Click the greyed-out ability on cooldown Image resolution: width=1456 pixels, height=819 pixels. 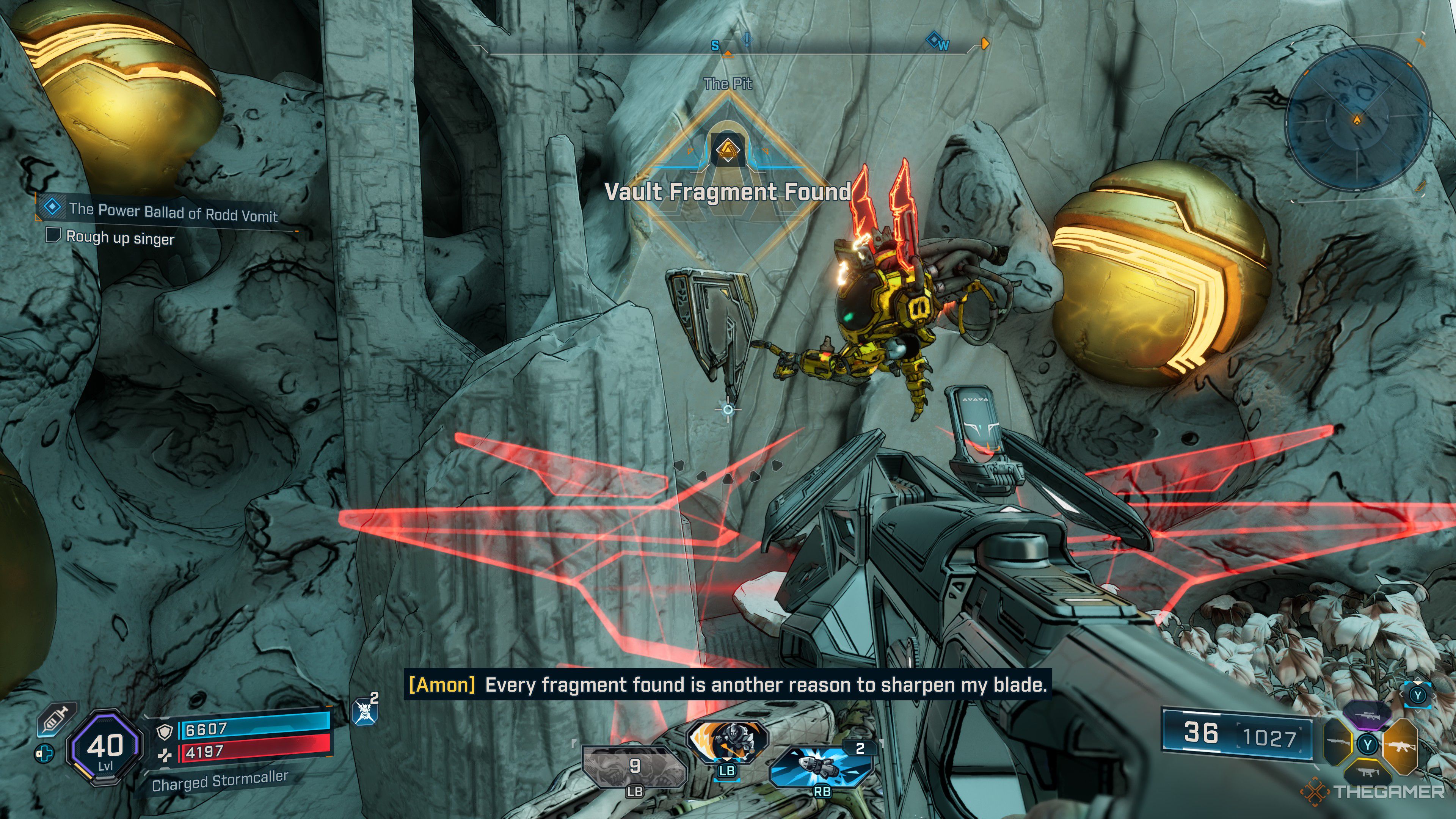point(634,767)
